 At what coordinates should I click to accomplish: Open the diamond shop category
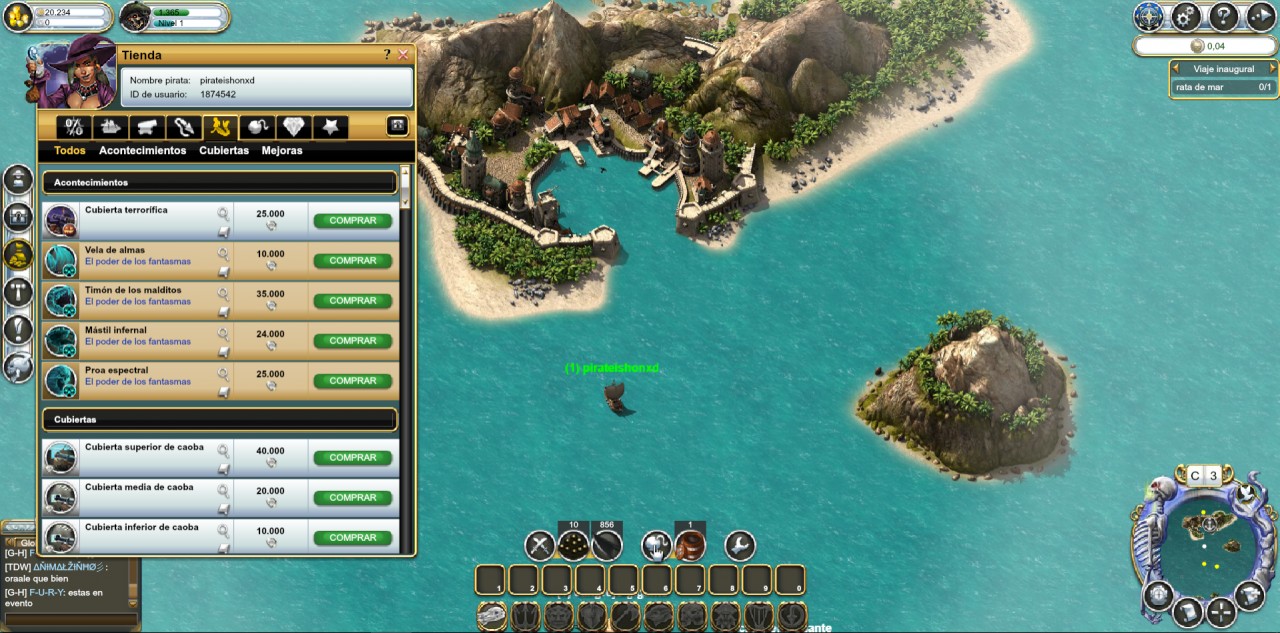point(292,127)
